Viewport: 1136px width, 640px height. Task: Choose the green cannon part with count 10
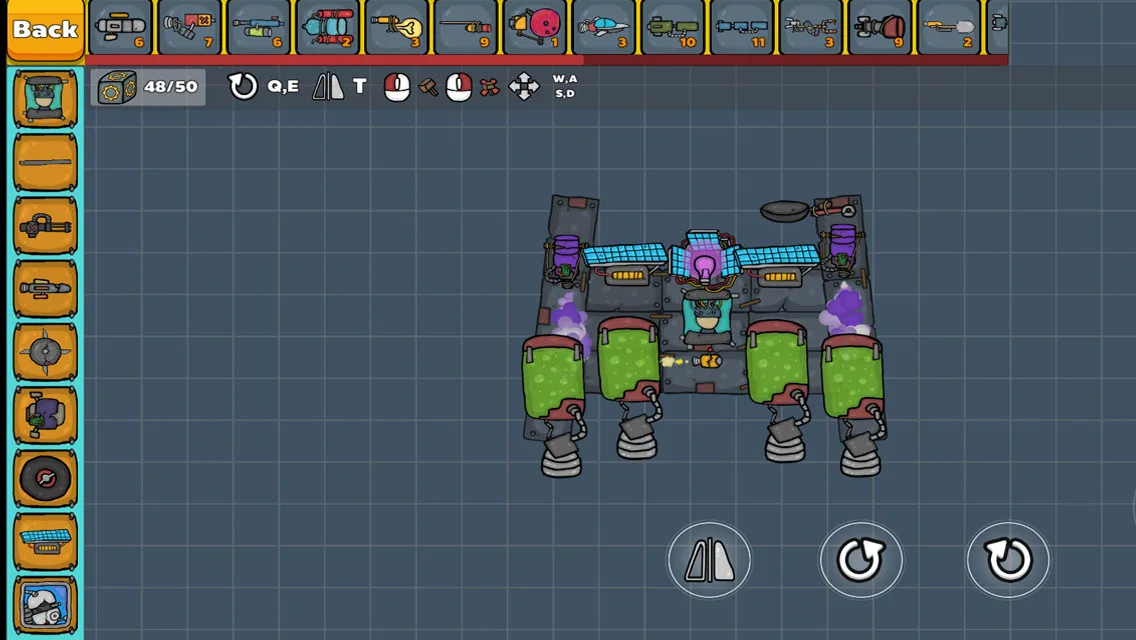pos(672,28)
